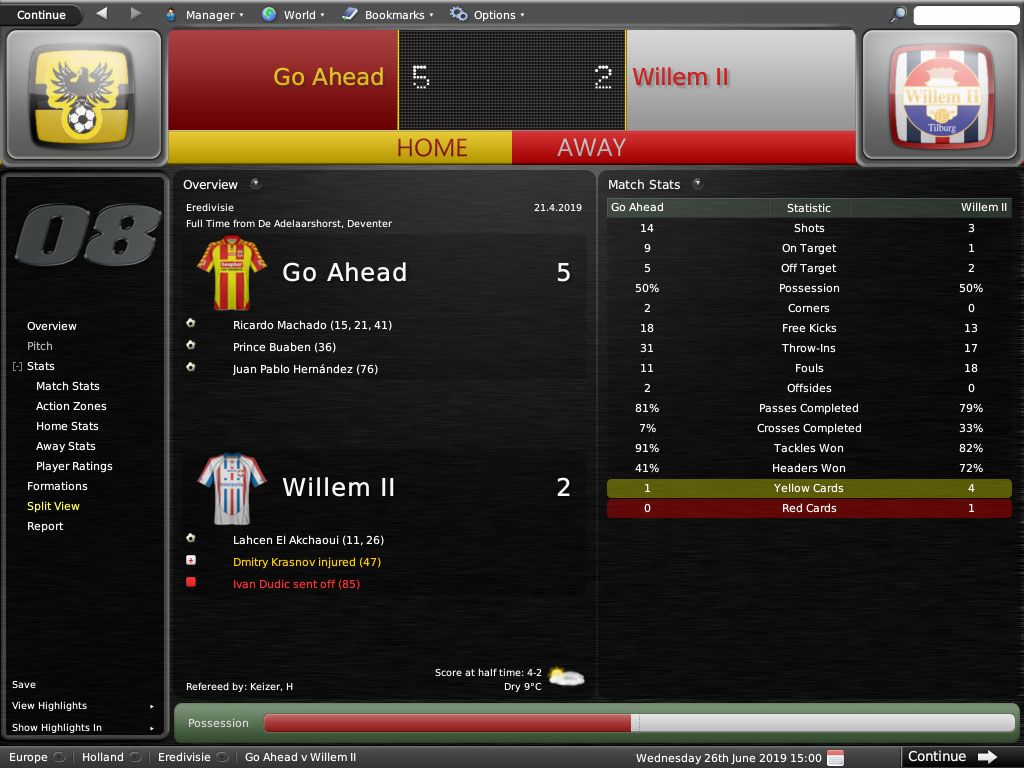Viewport: 1024px width, 768px height.
Task: Show the Action Zones view
Action: (71, 406)
